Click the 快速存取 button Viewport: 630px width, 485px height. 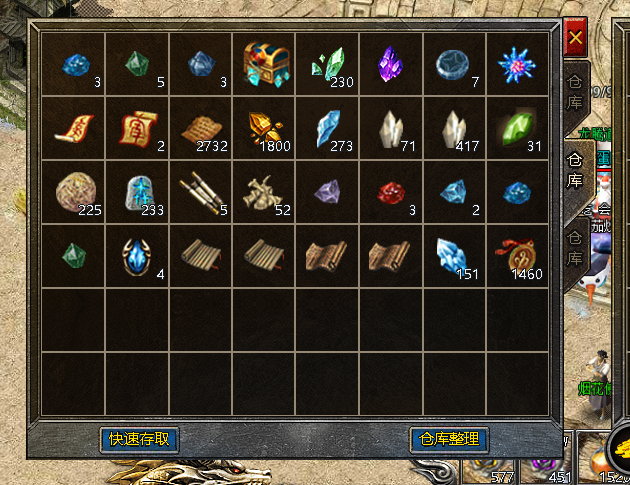point(140,439)
